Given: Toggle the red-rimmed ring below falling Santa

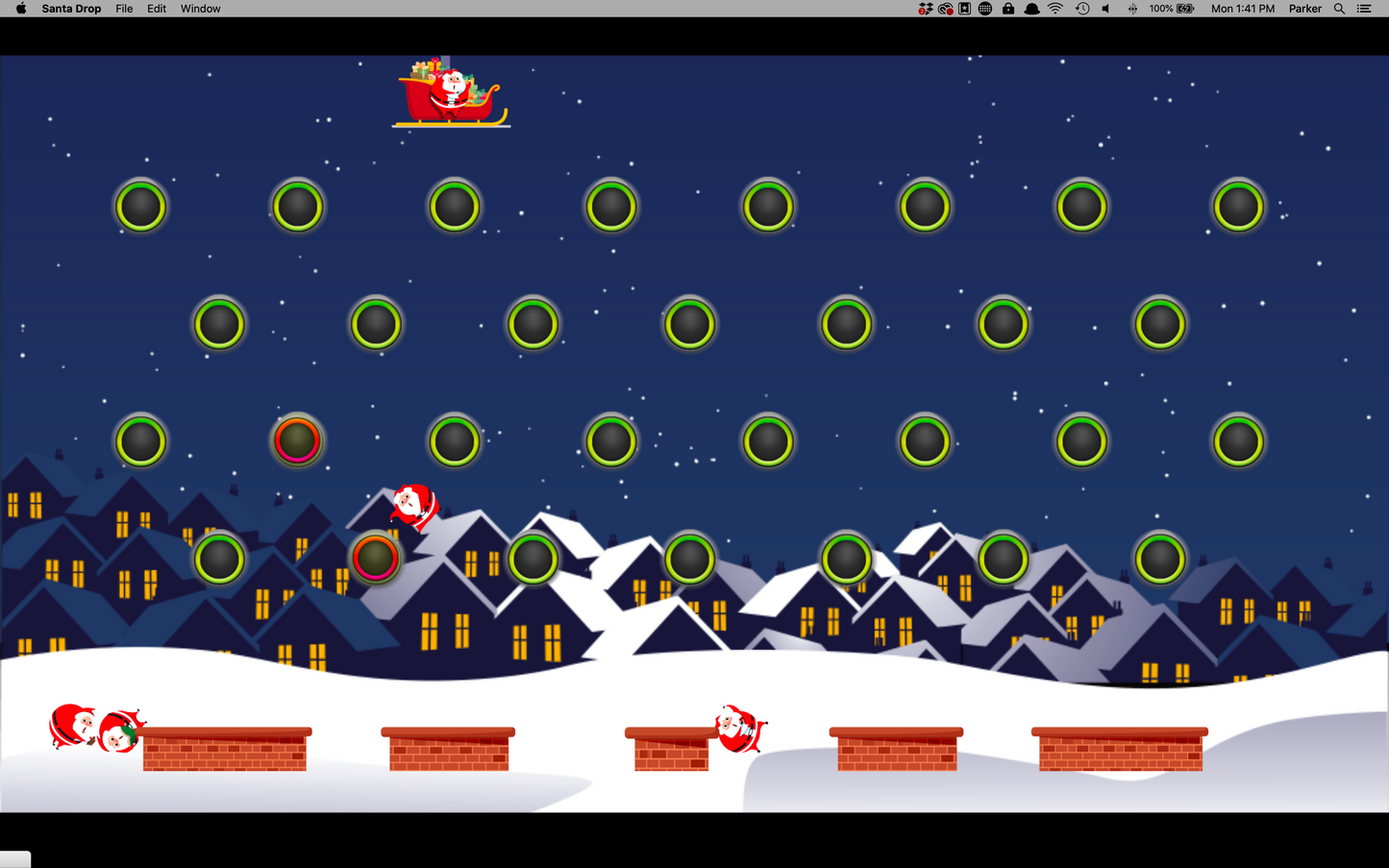Looking at the screenshot, I should pos(375,558).
